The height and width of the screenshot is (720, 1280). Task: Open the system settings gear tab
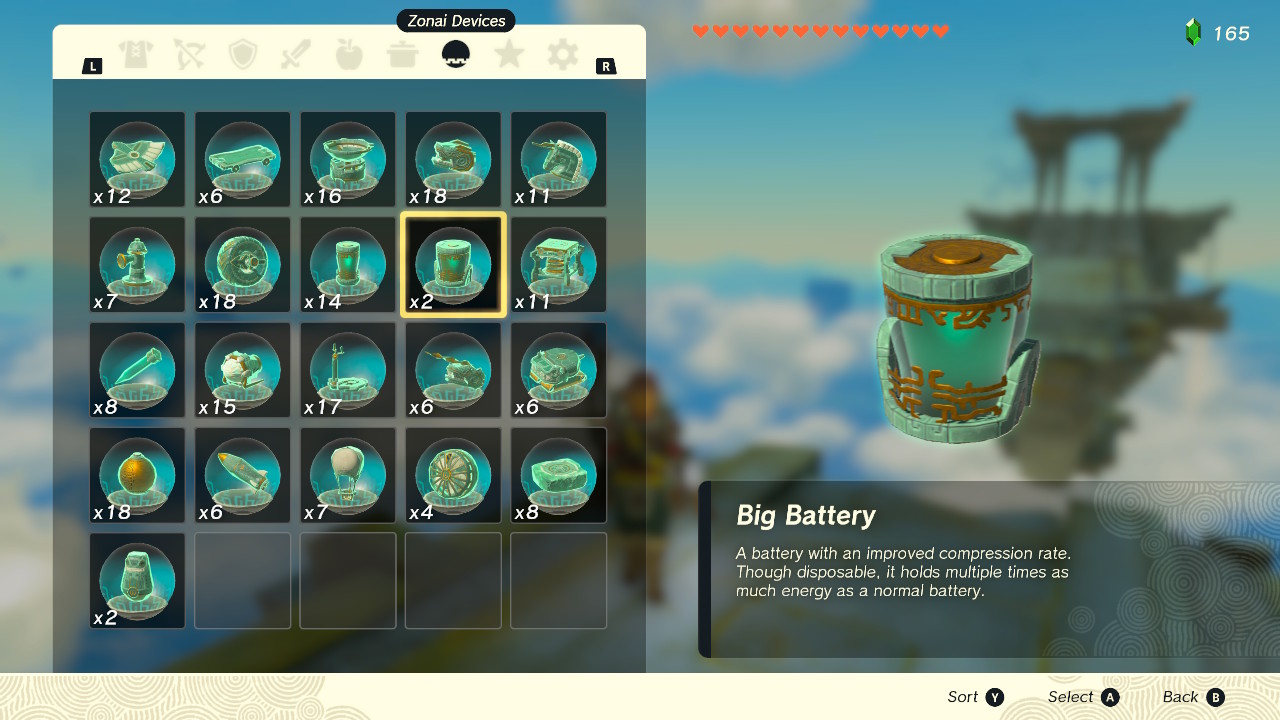tap(563, 56)
